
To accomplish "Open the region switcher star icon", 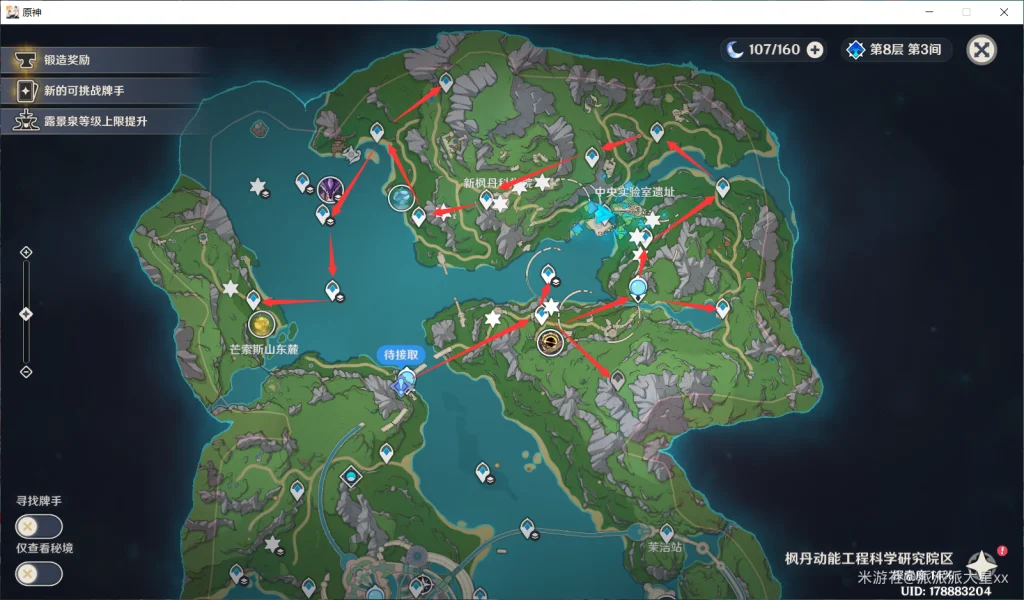I will coord(980,563).
